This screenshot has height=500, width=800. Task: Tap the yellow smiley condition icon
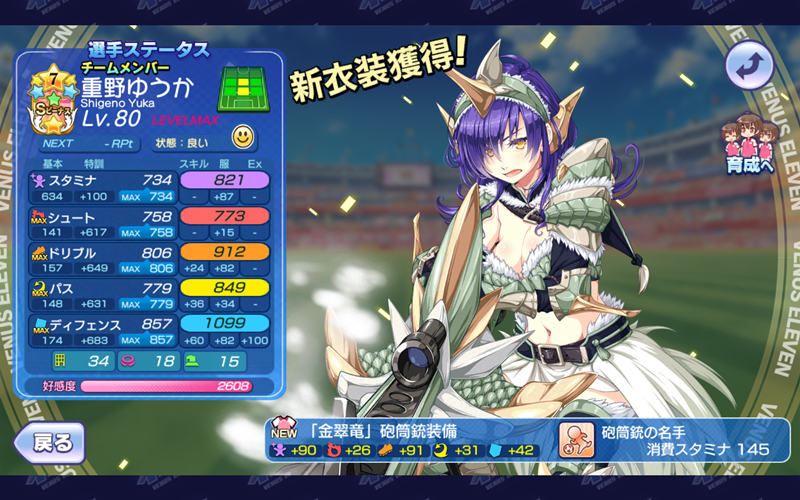tap(242, 136)
